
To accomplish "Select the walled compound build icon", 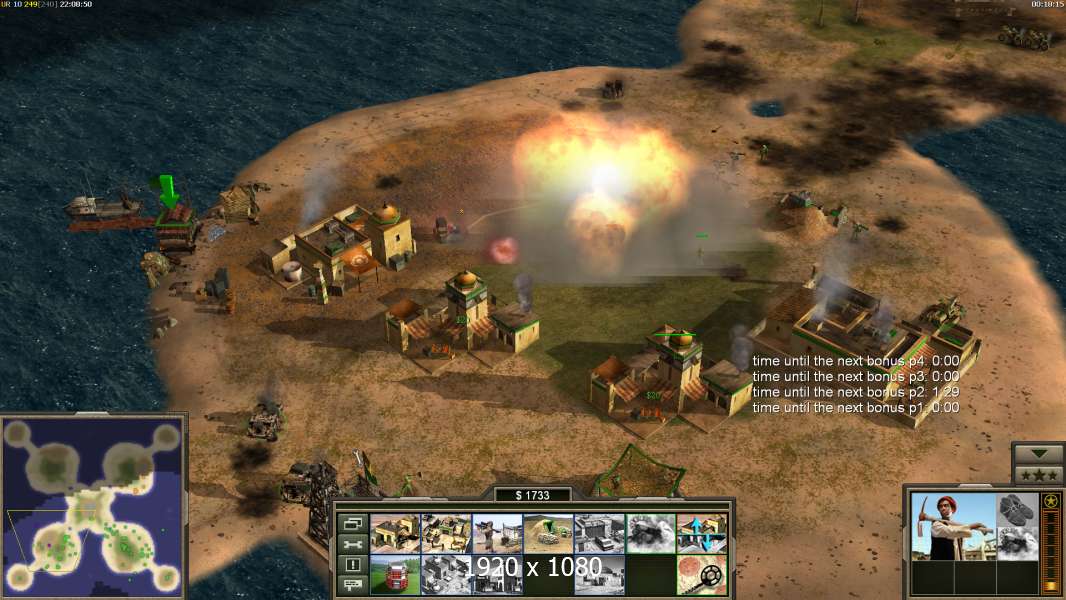I will [446, 533].
